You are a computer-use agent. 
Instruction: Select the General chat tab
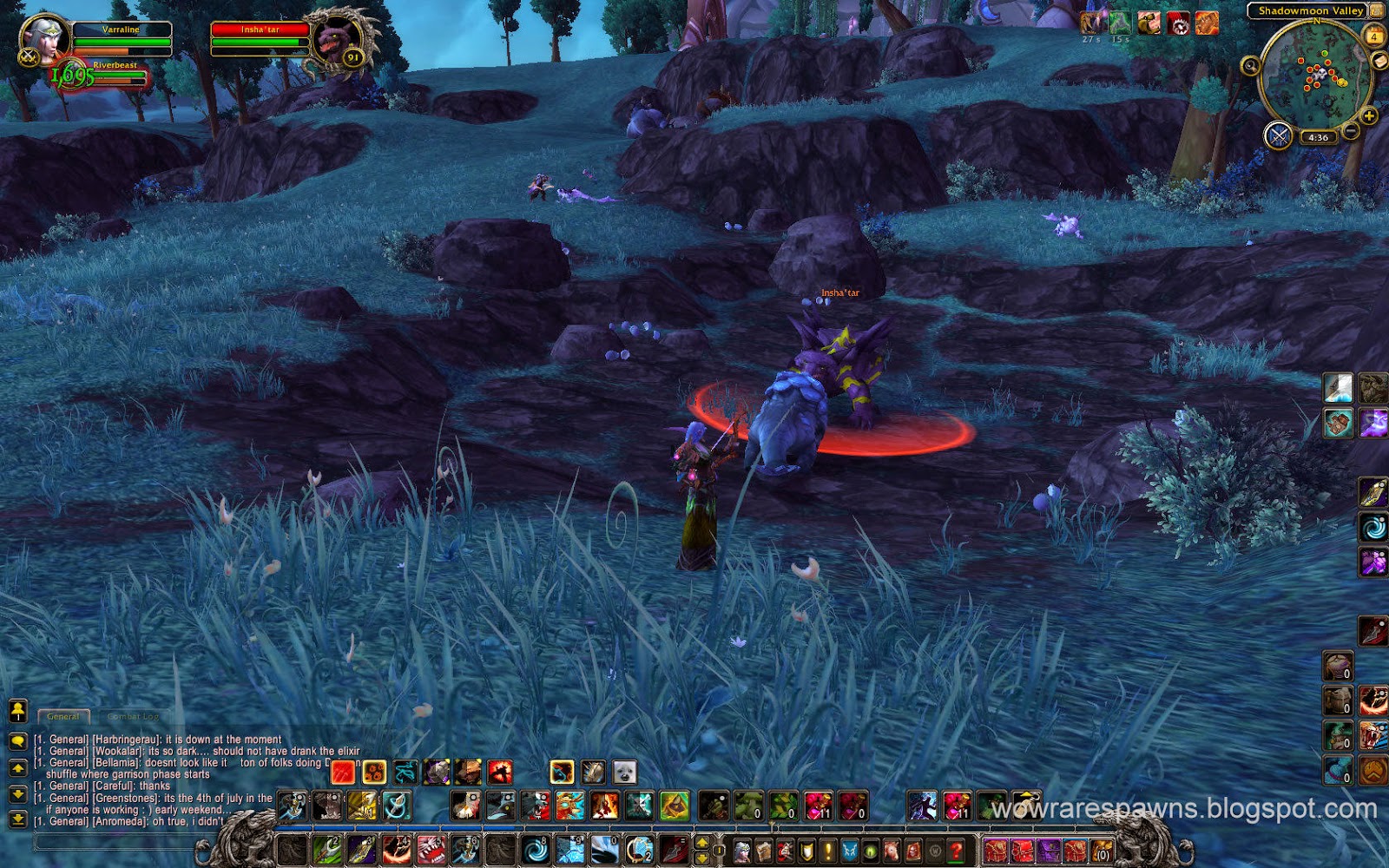click(63, 716)
